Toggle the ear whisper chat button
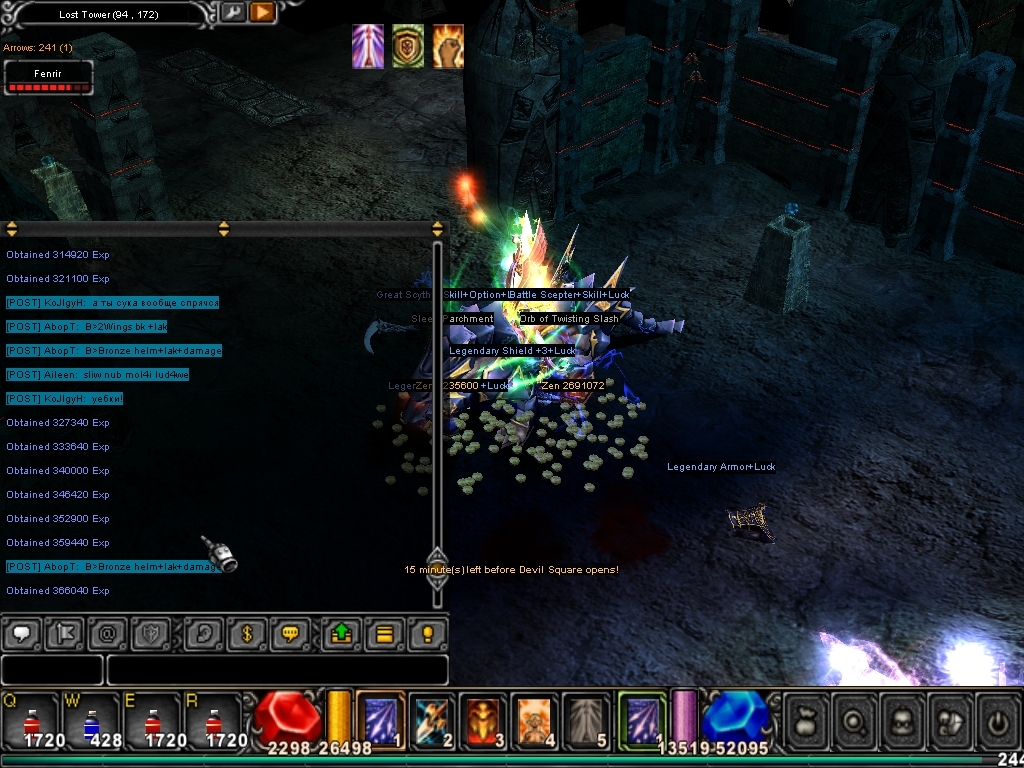The height and width of the screenshot is (768, 1024). (203, 634)
